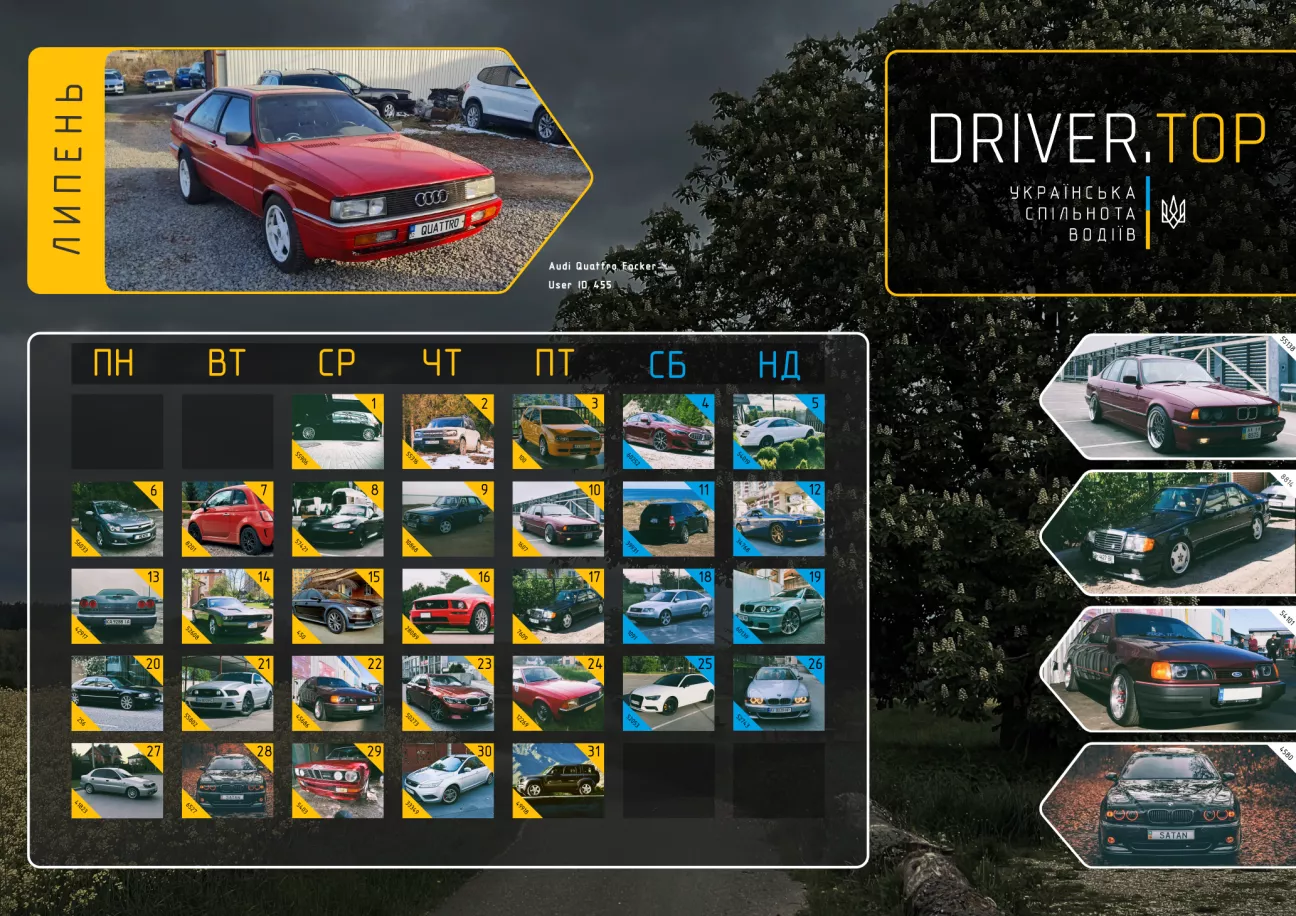Screen dimensions: 1296x916
Task: Choose the day 7 red Fiat tile
Action: click(227, 519)
